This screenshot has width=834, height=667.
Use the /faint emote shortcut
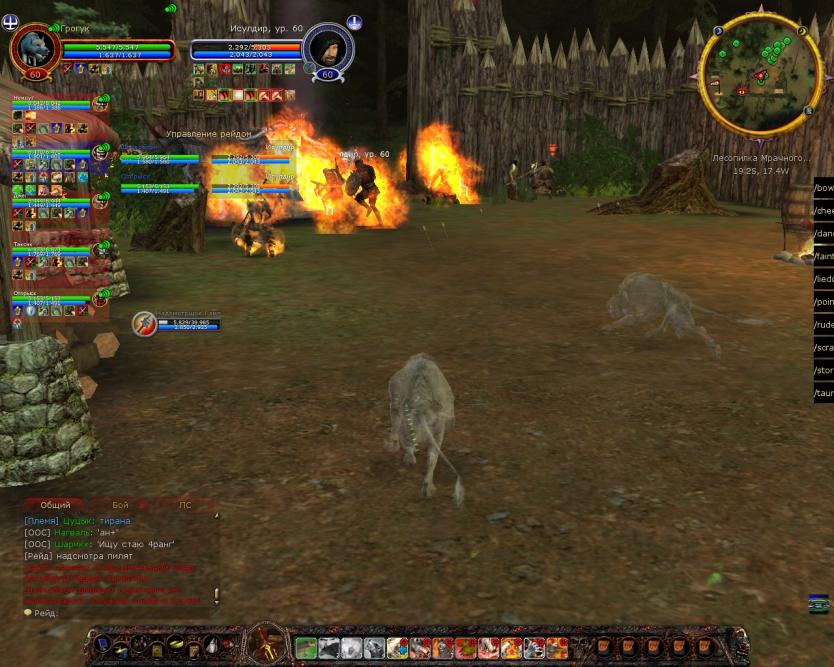pos(824,257)
